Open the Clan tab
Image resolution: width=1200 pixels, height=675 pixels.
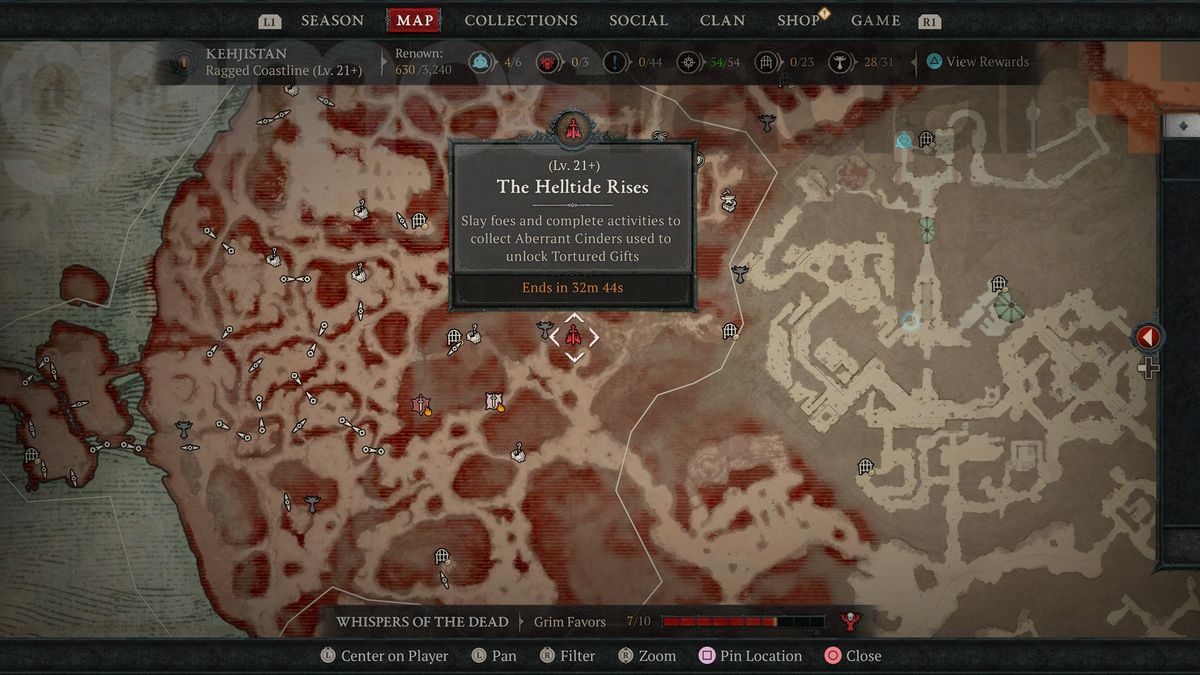click(x=722, y=20)
